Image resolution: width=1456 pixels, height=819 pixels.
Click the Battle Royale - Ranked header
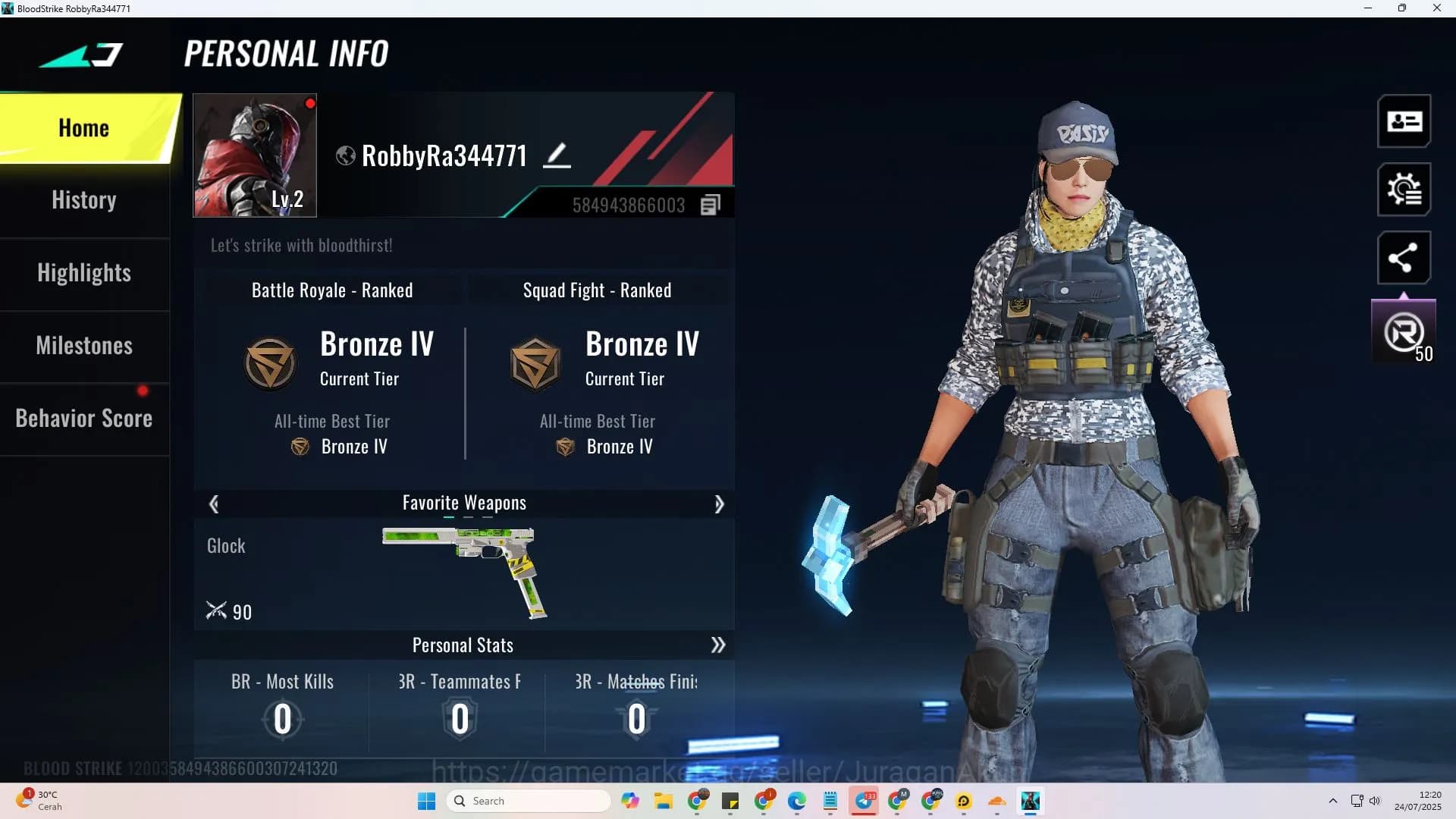tap(332, 290)
